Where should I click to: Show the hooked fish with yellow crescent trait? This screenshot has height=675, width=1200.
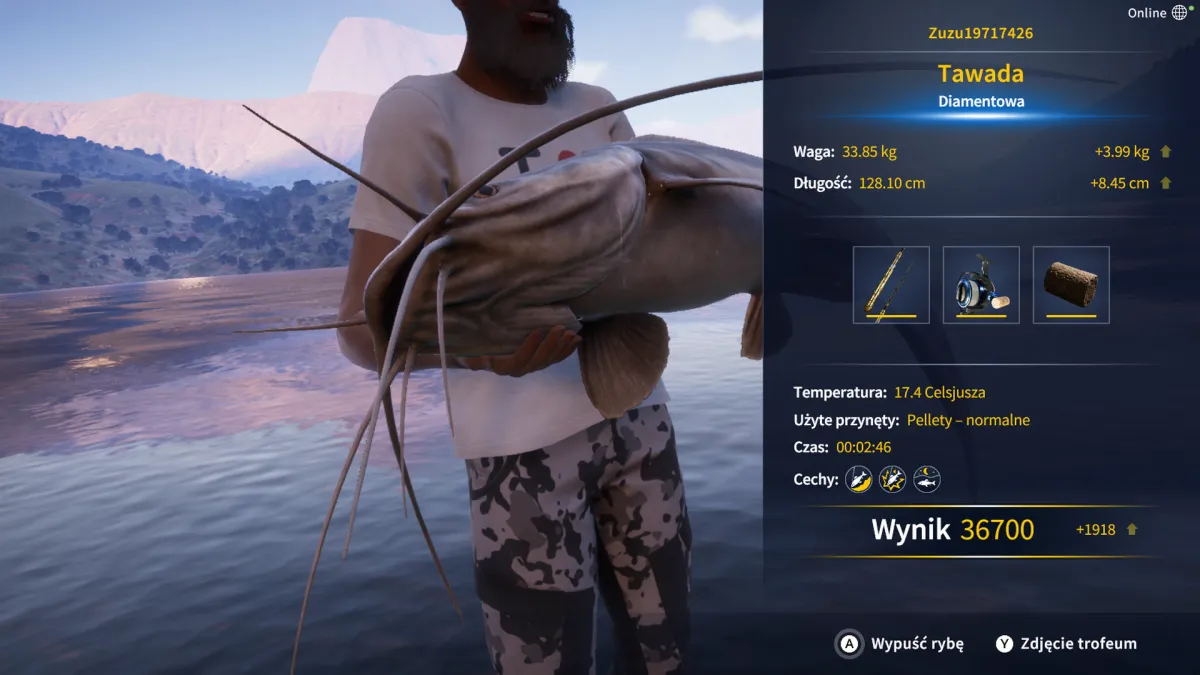(x=858, y=480)
